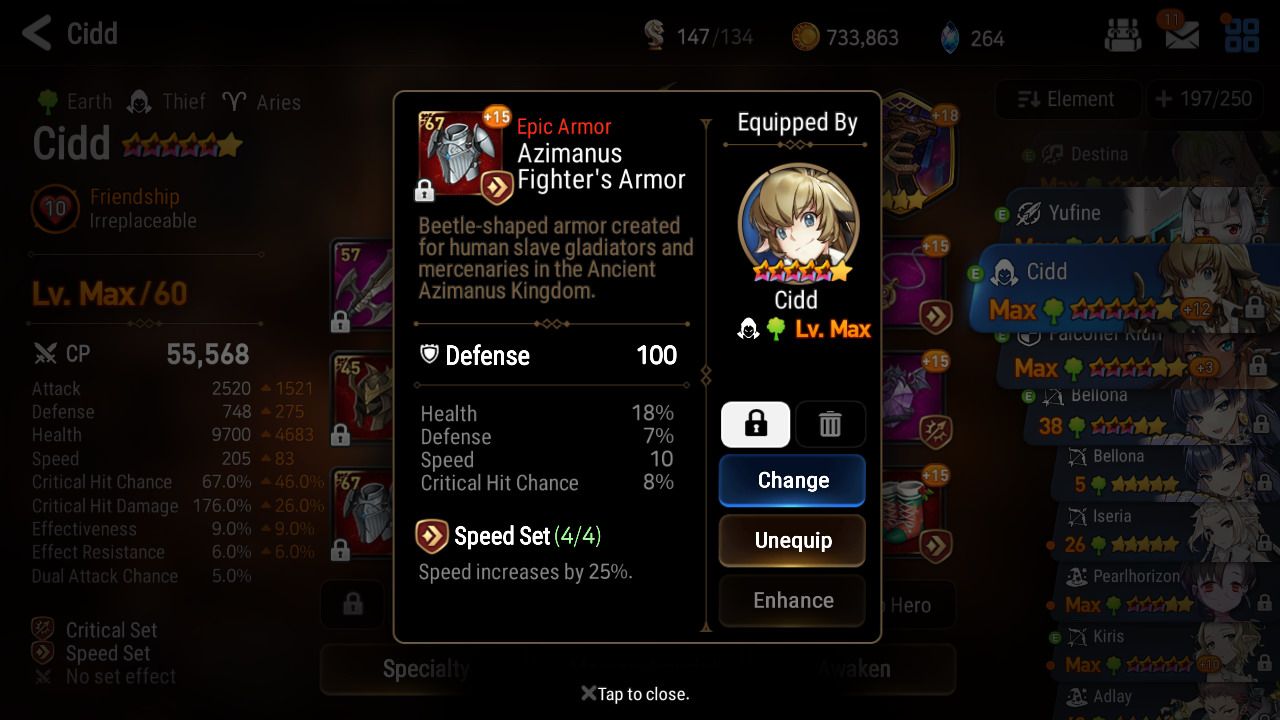1280x720 pixels.
Task: Unequip the armor from Cidd
Action: tap(792, 541)
